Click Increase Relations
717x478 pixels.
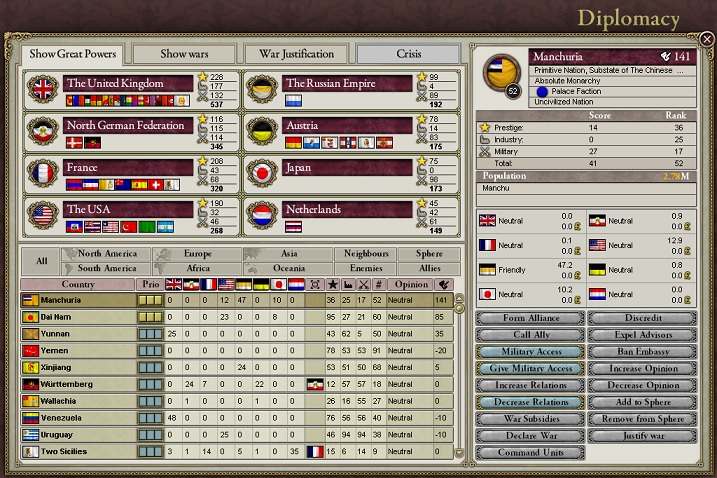pyautogui.click(x=529, y=385)
